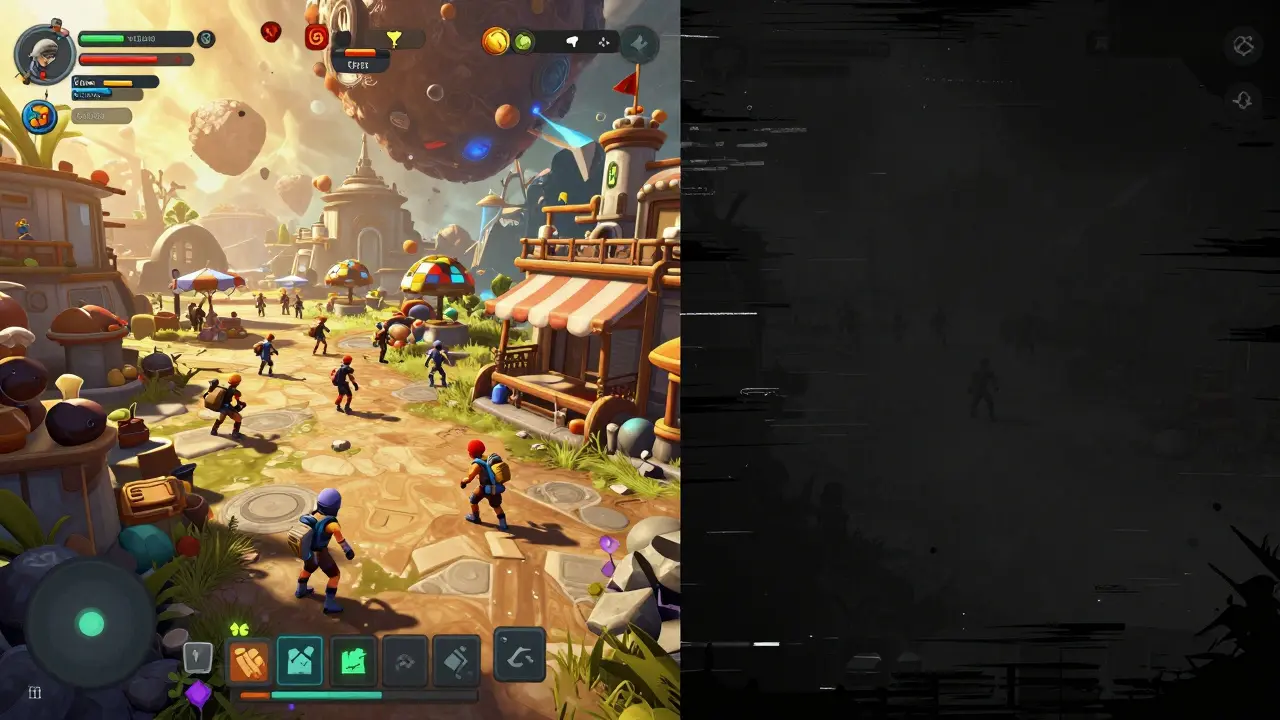This screenshot has width=1280, height=720.
Task: Open the red gem menu at top center
Action: point(271,31)
